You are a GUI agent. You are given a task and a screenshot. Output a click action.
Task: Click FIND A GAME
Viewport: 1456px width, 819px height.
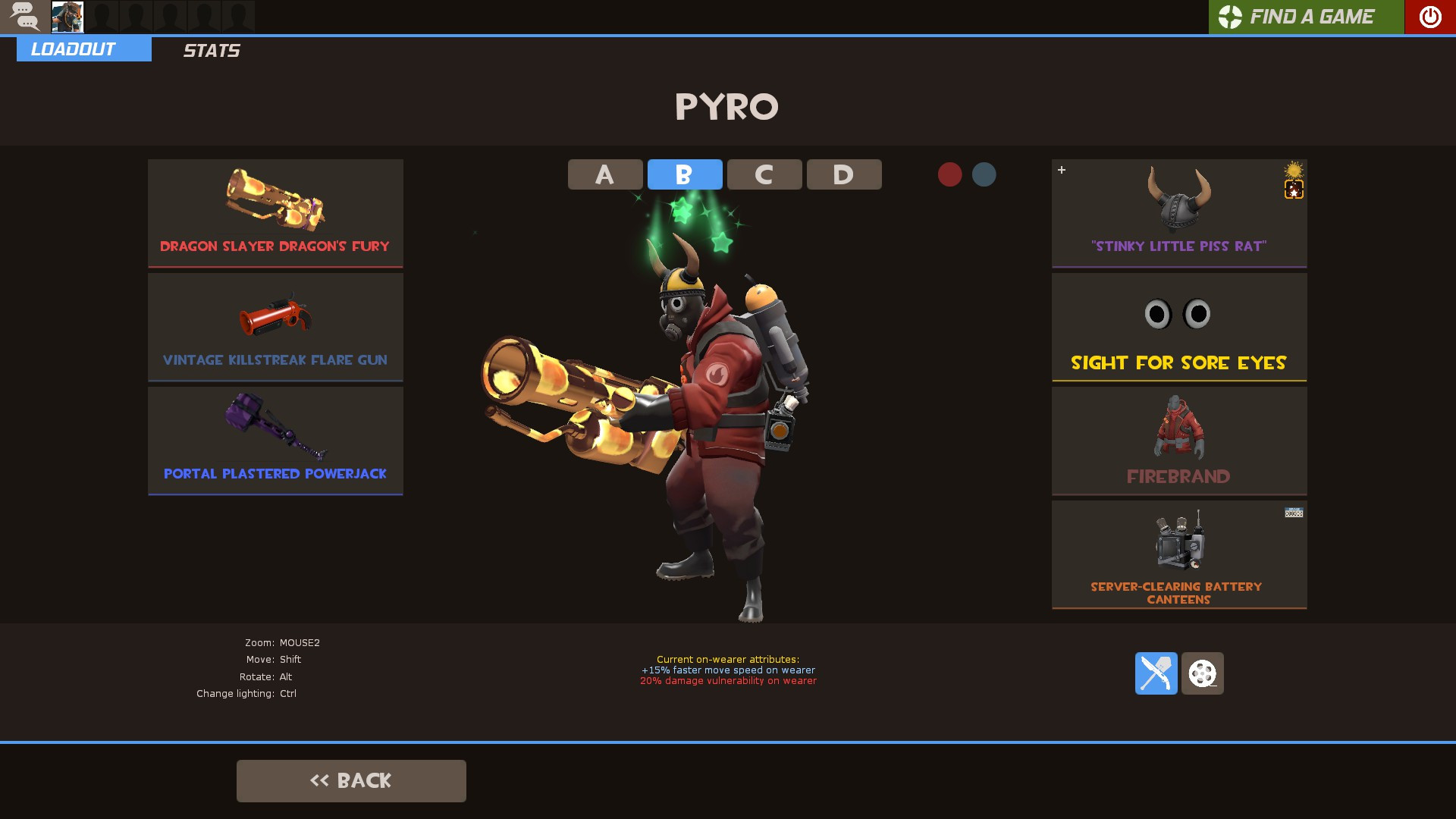pyautogui.click(x=1313, y=16)
